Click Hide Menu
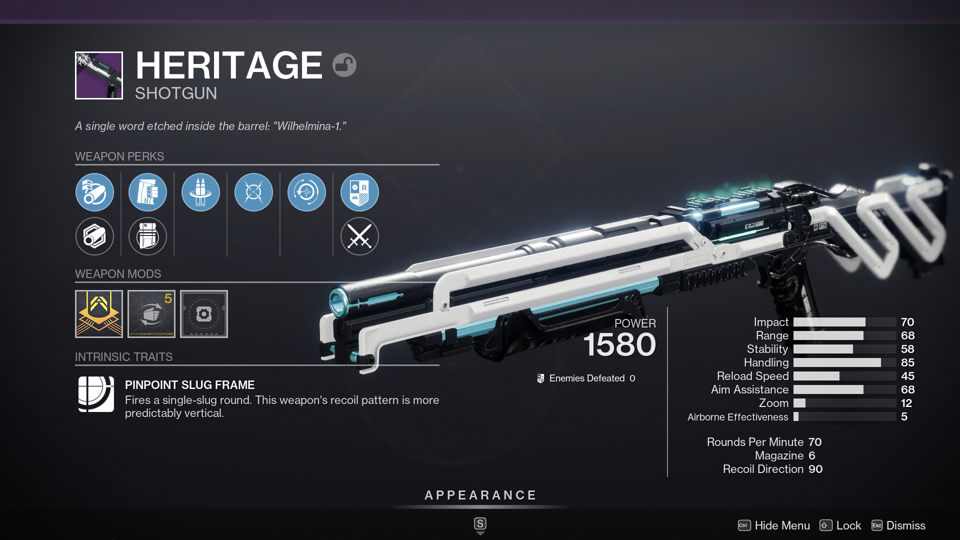Viewport: 960px width, 540px height. [x=774, y=525]
